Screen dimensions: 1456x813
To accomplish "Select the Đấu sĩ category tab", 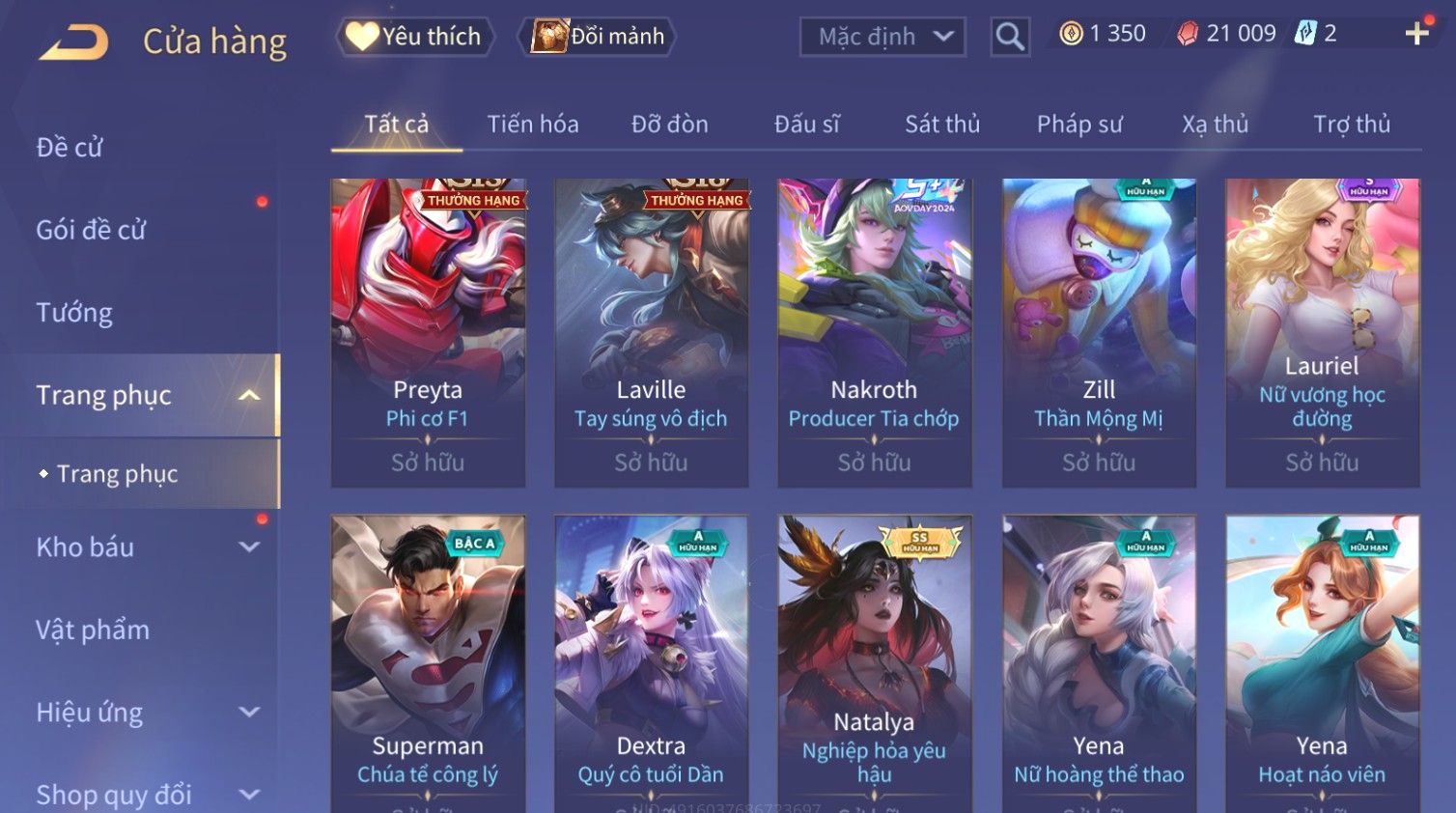I will tap(806, 125).
